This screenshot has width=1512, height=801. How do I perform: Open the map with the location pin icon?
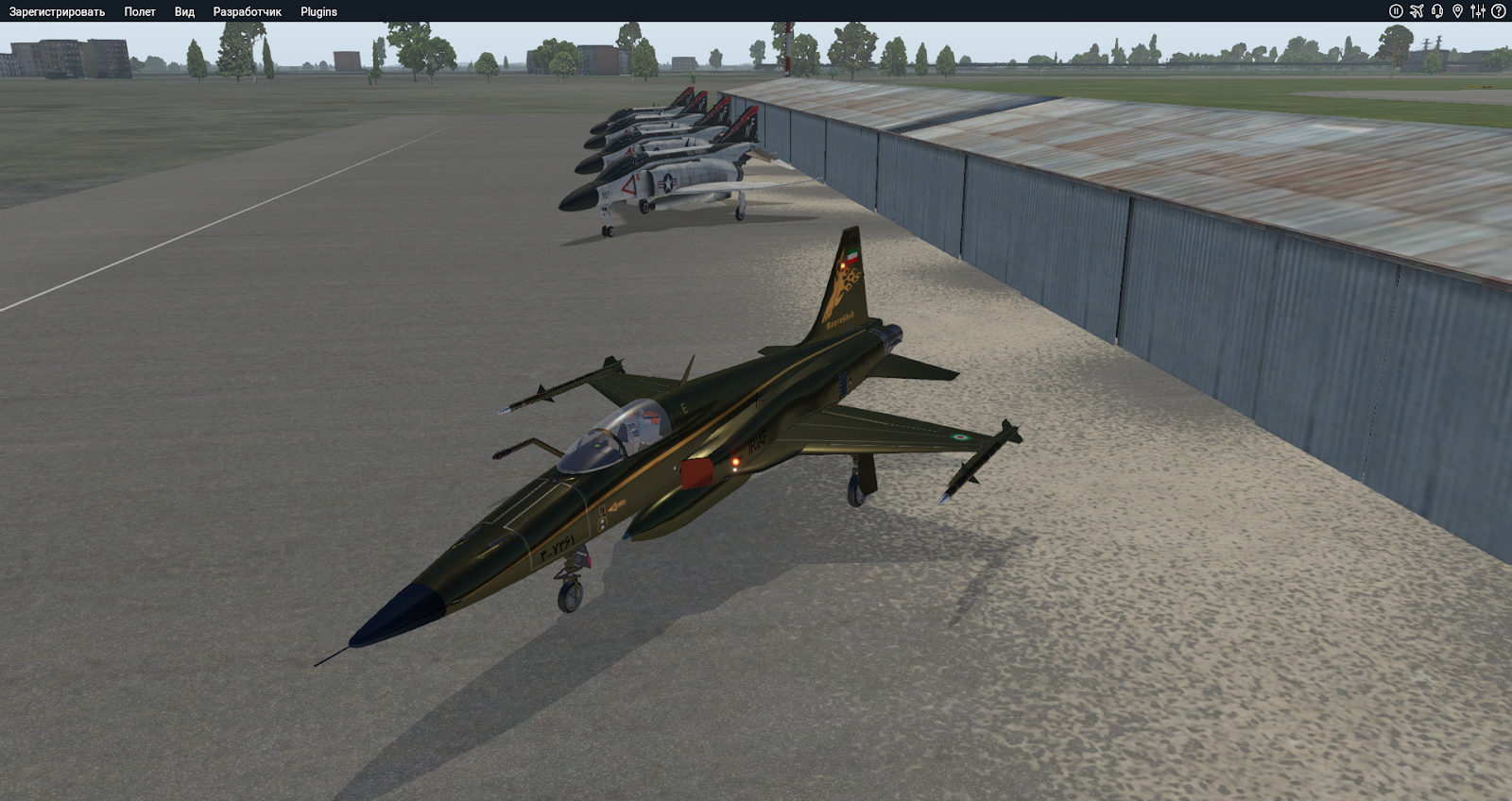[1459, 10]
